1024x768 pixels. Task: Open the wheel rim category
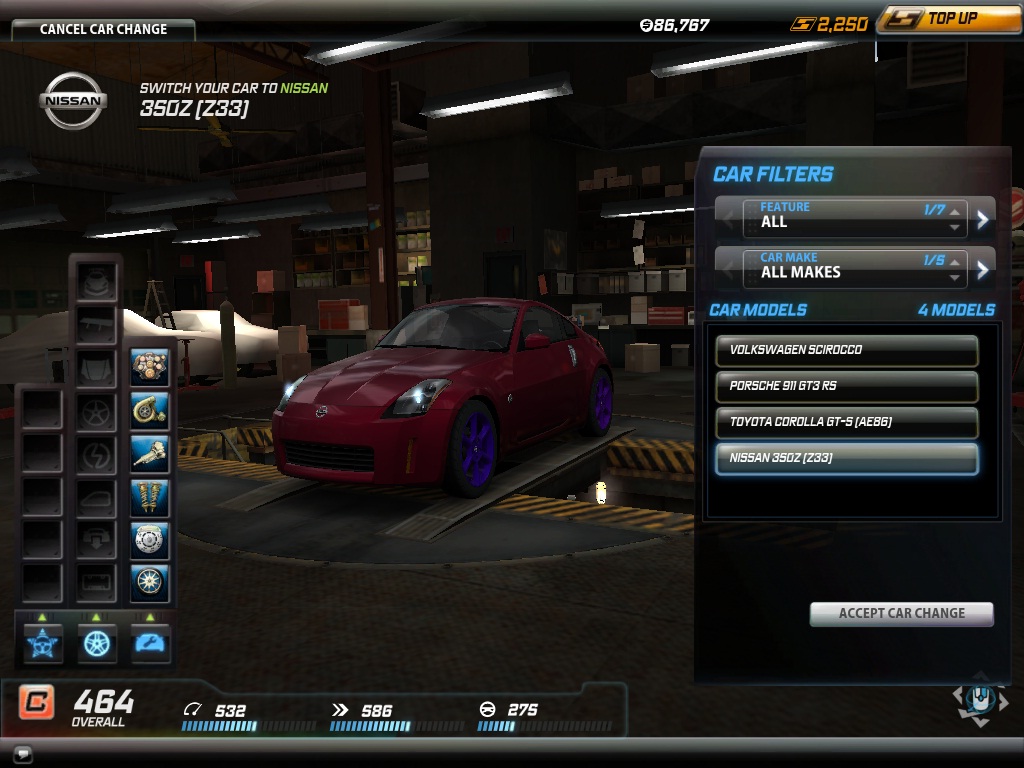pyautogui.click(x=97, y=643)
